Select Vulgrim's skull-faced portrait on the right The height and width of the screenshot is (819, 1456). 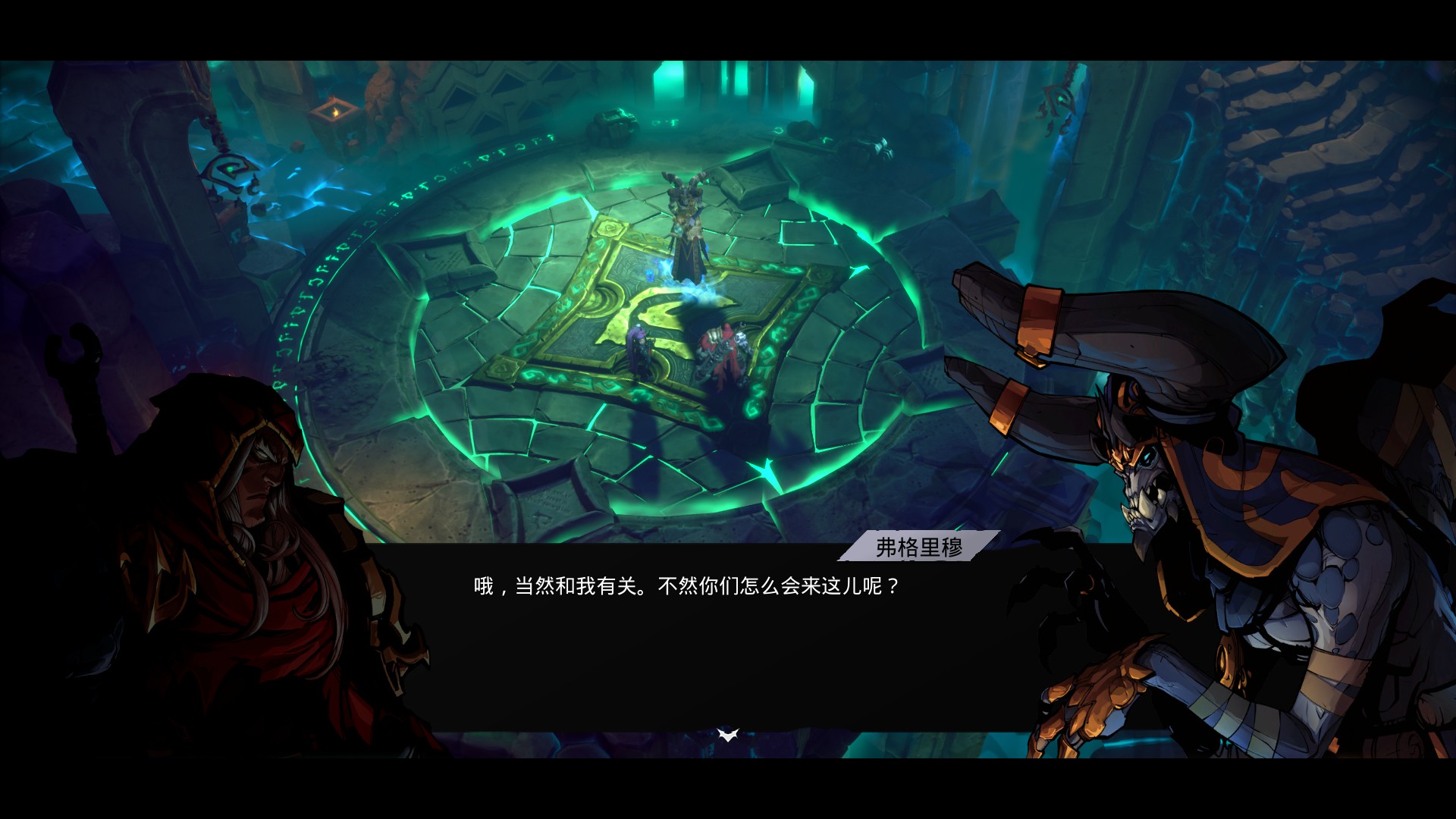[1145, 485]
